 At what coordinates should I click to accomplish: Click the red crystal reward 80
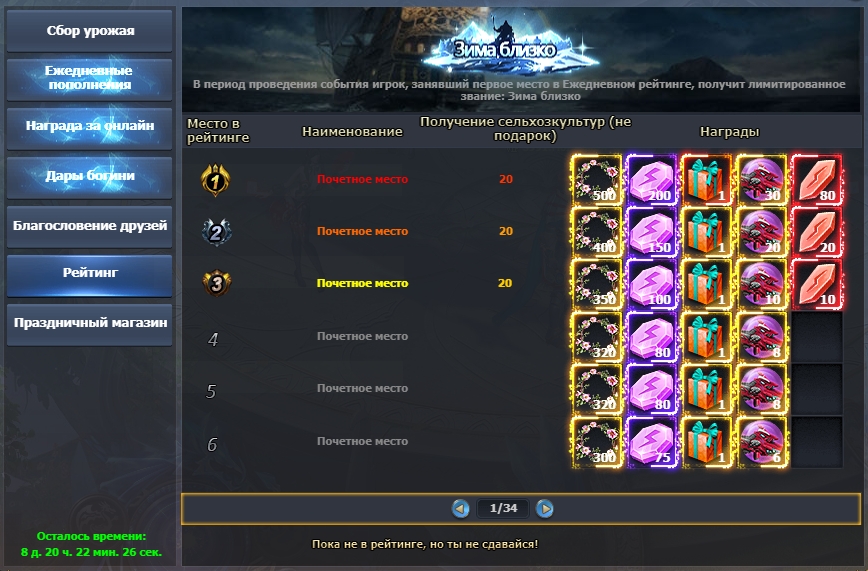tap(816, 180)
